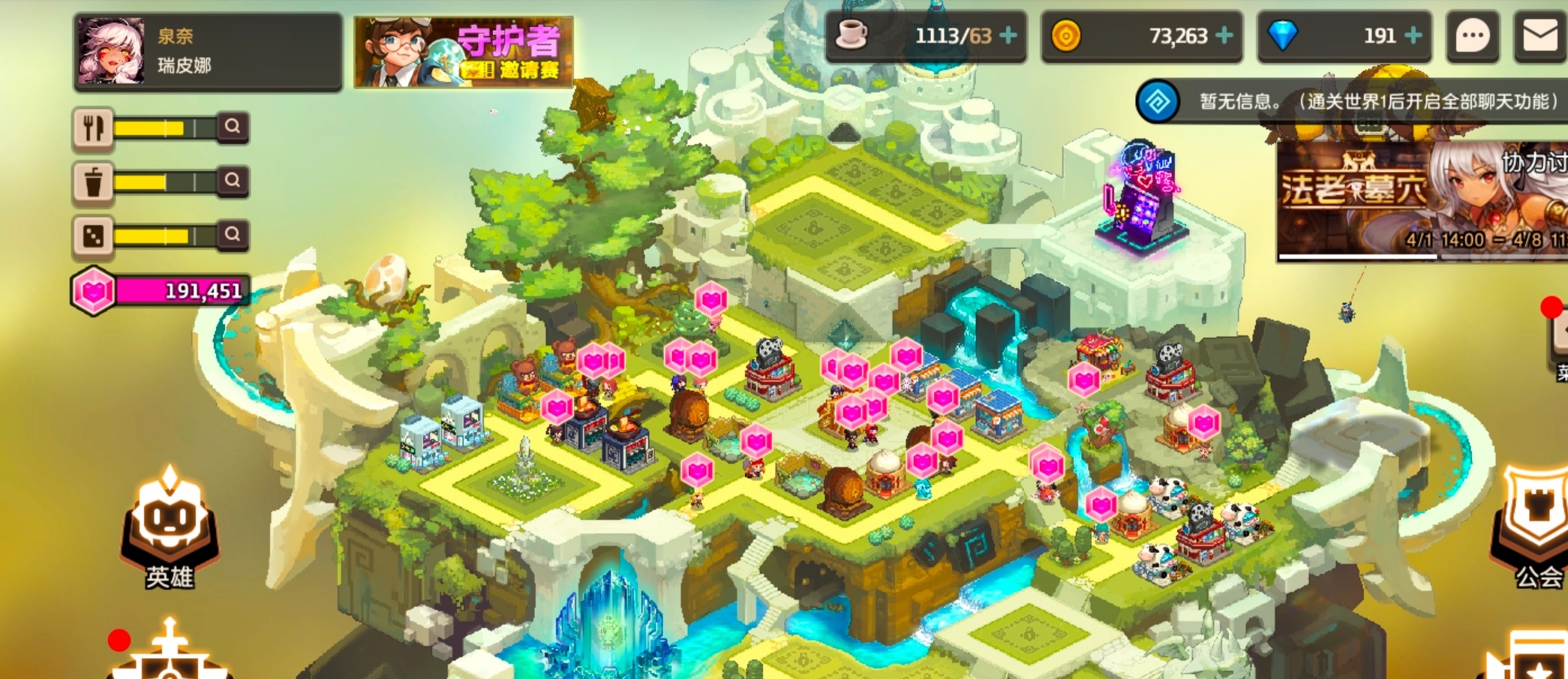This screenshot has height=679, width=1568.
Task: Purchase gems with the plus button
Action: click(1413, 35)
